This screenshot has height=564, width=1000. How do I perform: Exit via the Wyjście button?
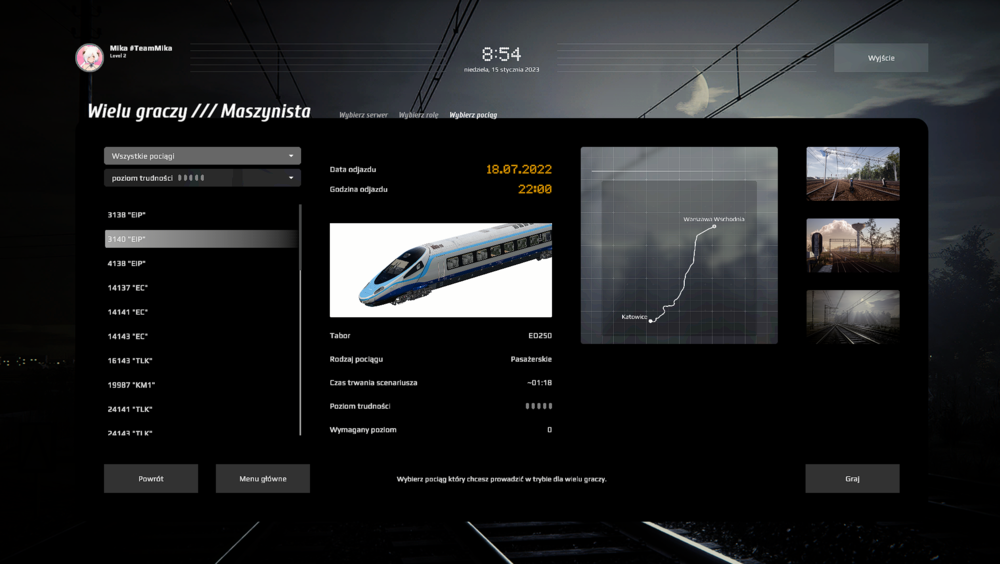click(x=881, y=58)
